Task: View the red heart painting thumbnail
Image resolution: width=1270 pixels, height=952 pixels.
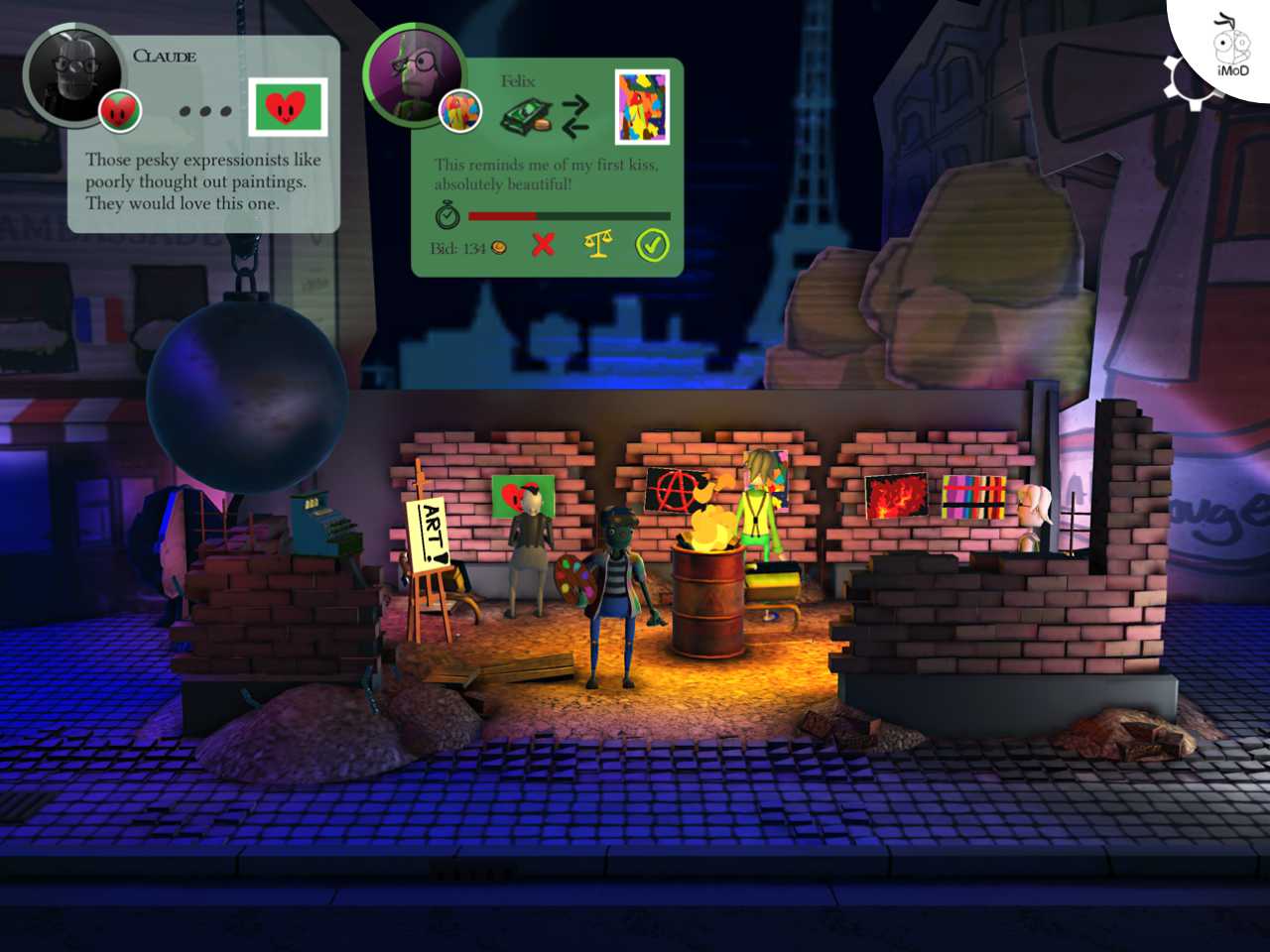Action: click(x=288, y=107)
